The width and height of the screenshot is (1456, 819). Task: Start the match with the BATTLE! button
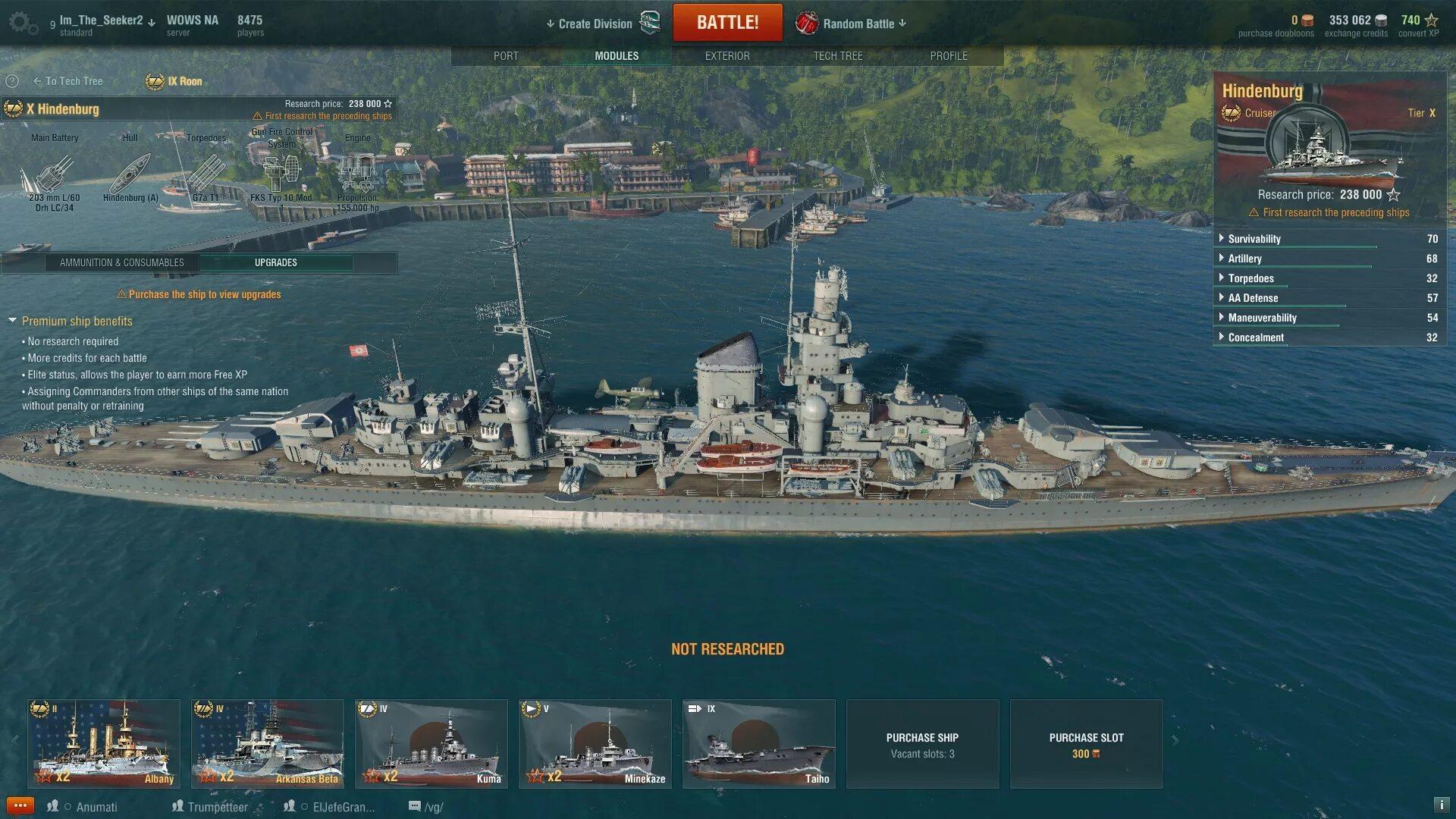click(x=727, y=23)
